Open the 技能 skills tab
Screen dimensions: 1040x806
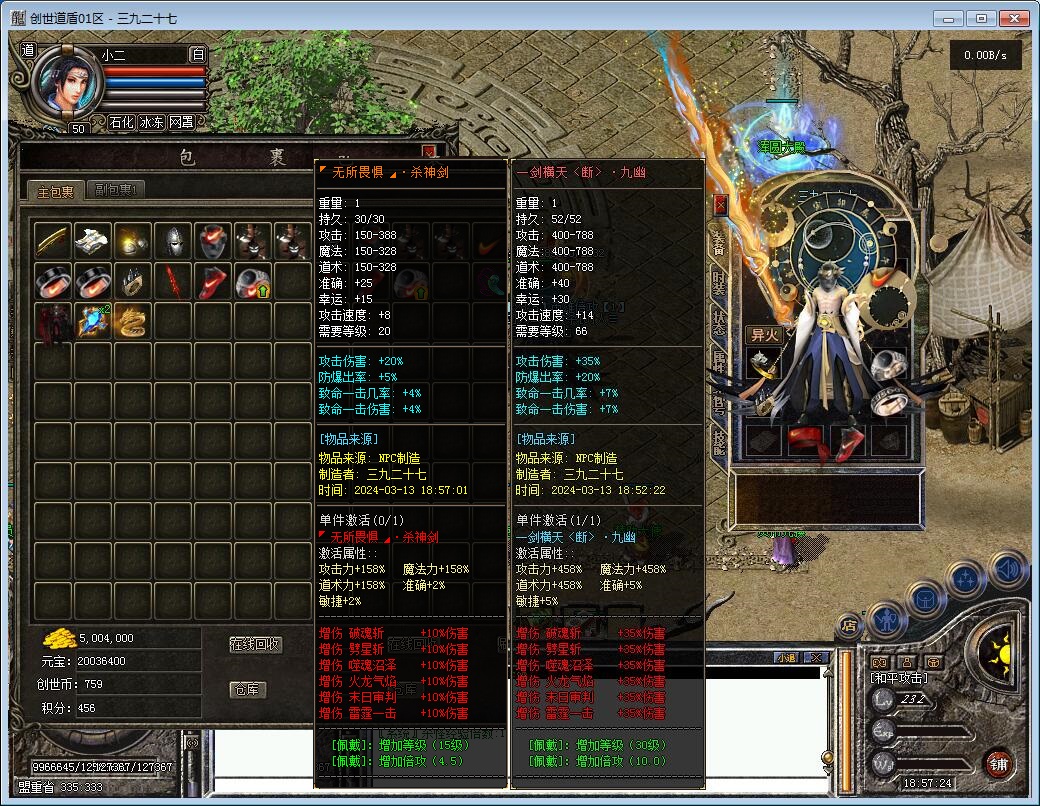pyautogui.click(x=719, y=442)
